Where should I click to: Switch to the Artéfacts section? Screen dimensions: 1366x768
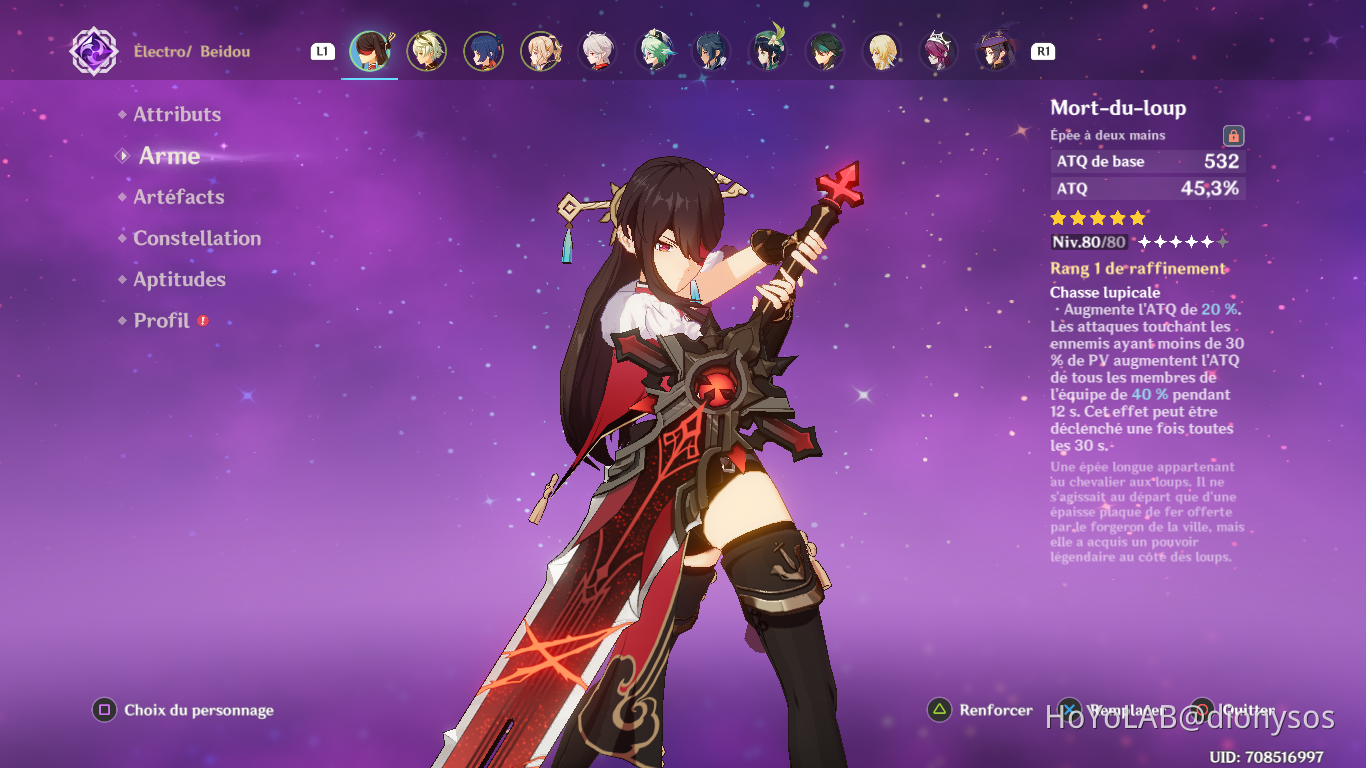point(178,197)
